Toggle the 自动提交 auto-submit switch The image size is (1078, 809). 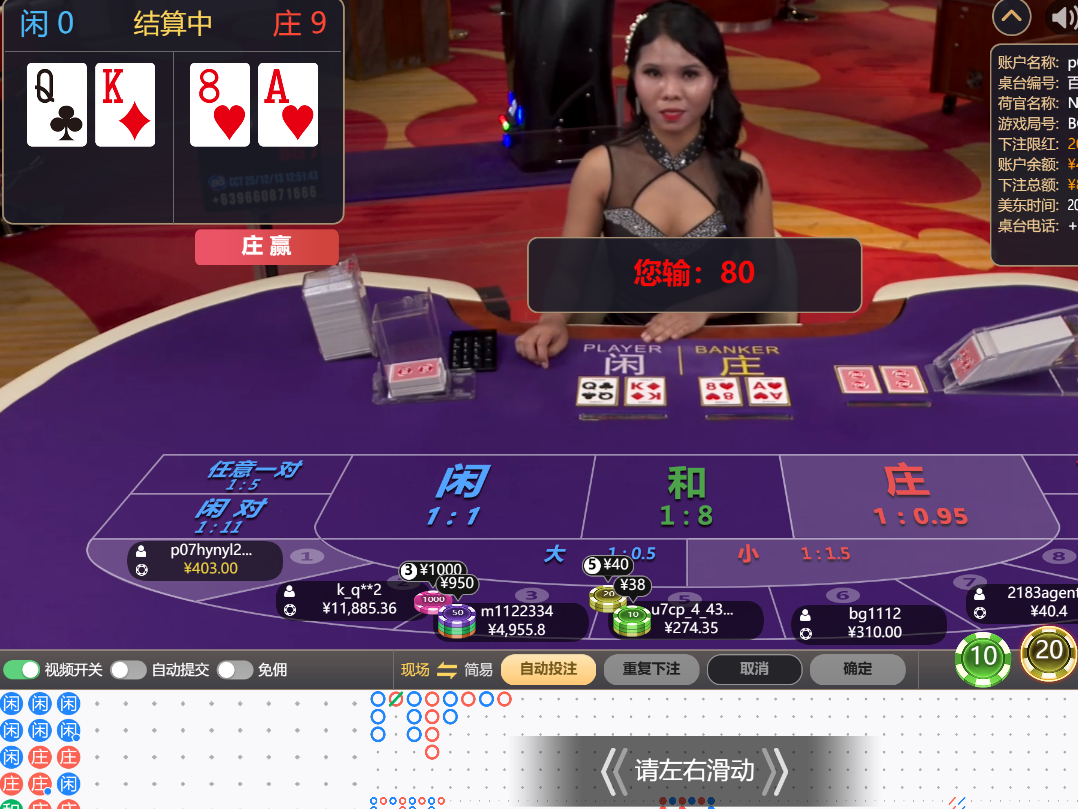(x=128, y=669)
